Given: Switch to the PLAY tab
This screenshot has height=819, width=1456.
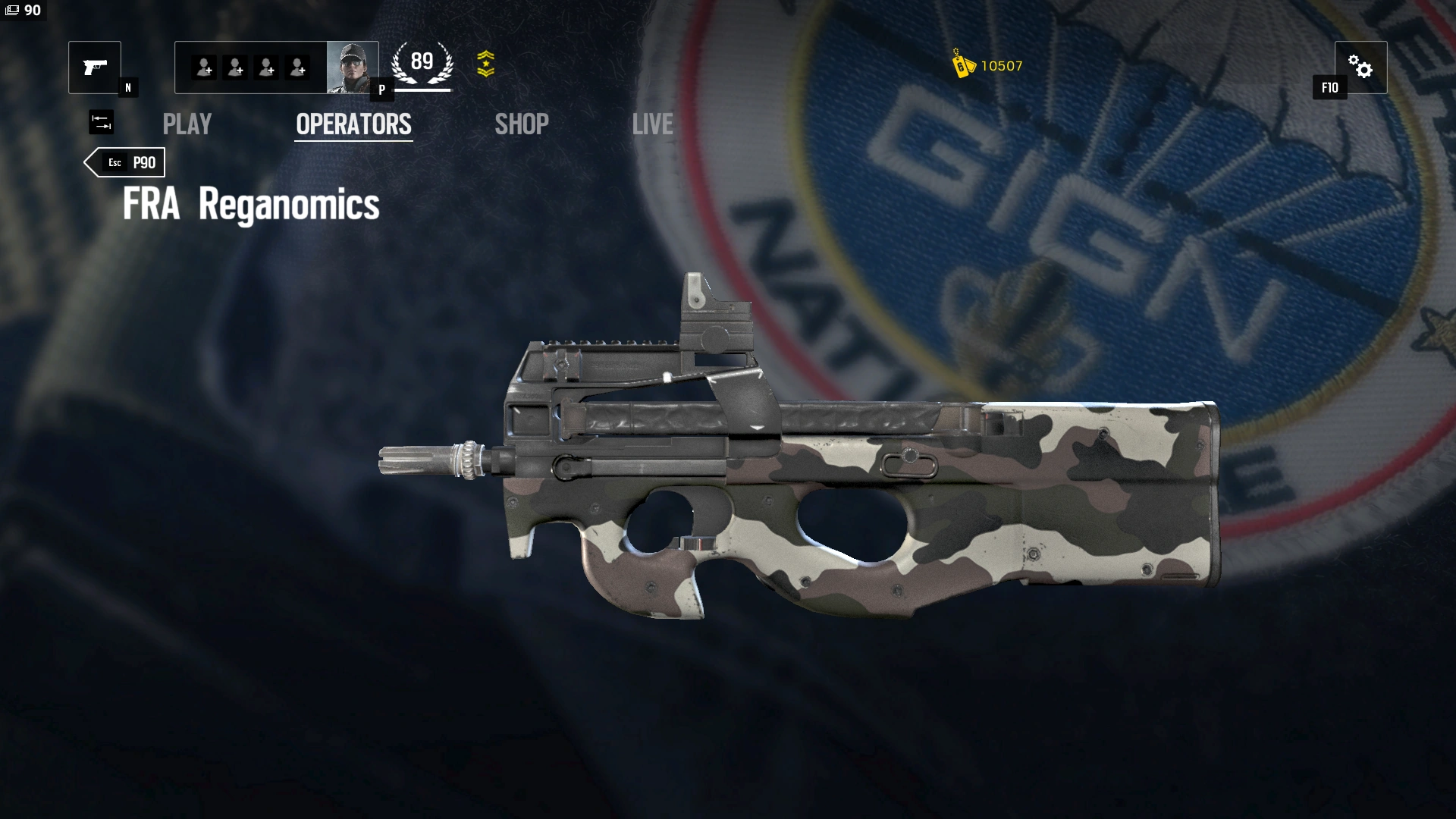Looking at the screenshot, I should pos(187,124).
